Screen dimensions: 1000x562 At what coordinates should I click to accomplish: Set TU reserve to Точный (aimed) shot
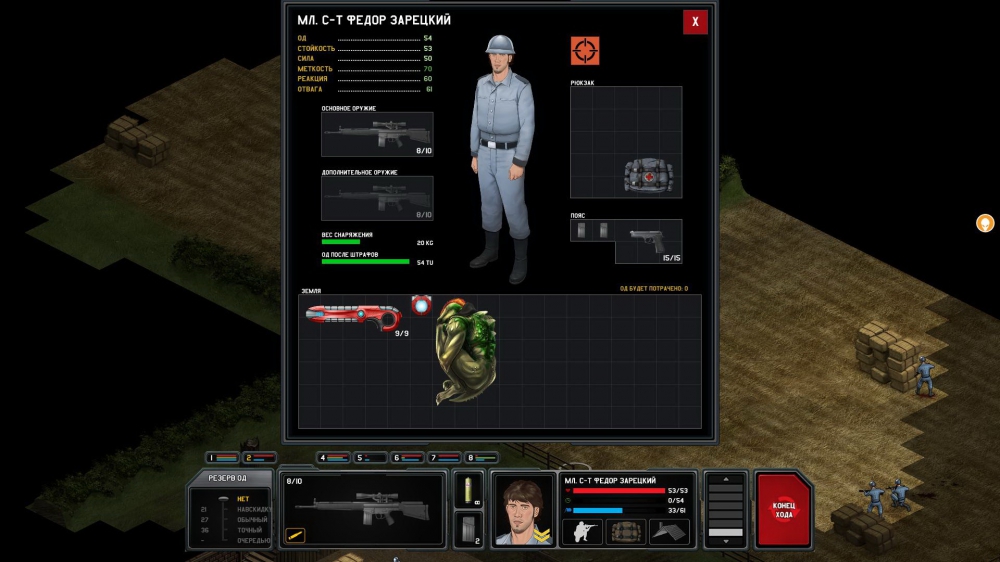[252, 530]
